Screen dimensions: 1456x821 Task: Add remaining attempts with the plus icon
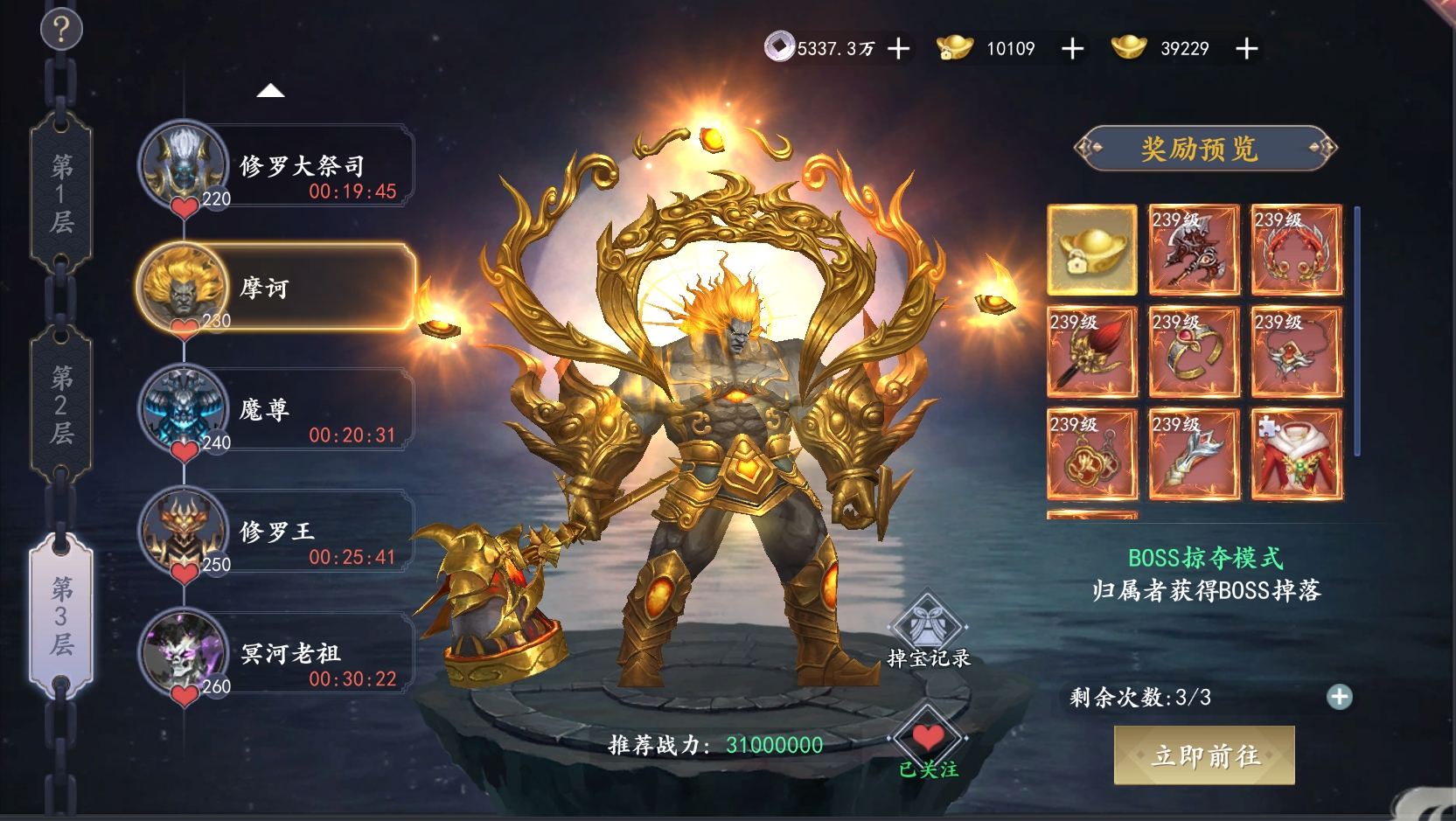pos(1339,697)
